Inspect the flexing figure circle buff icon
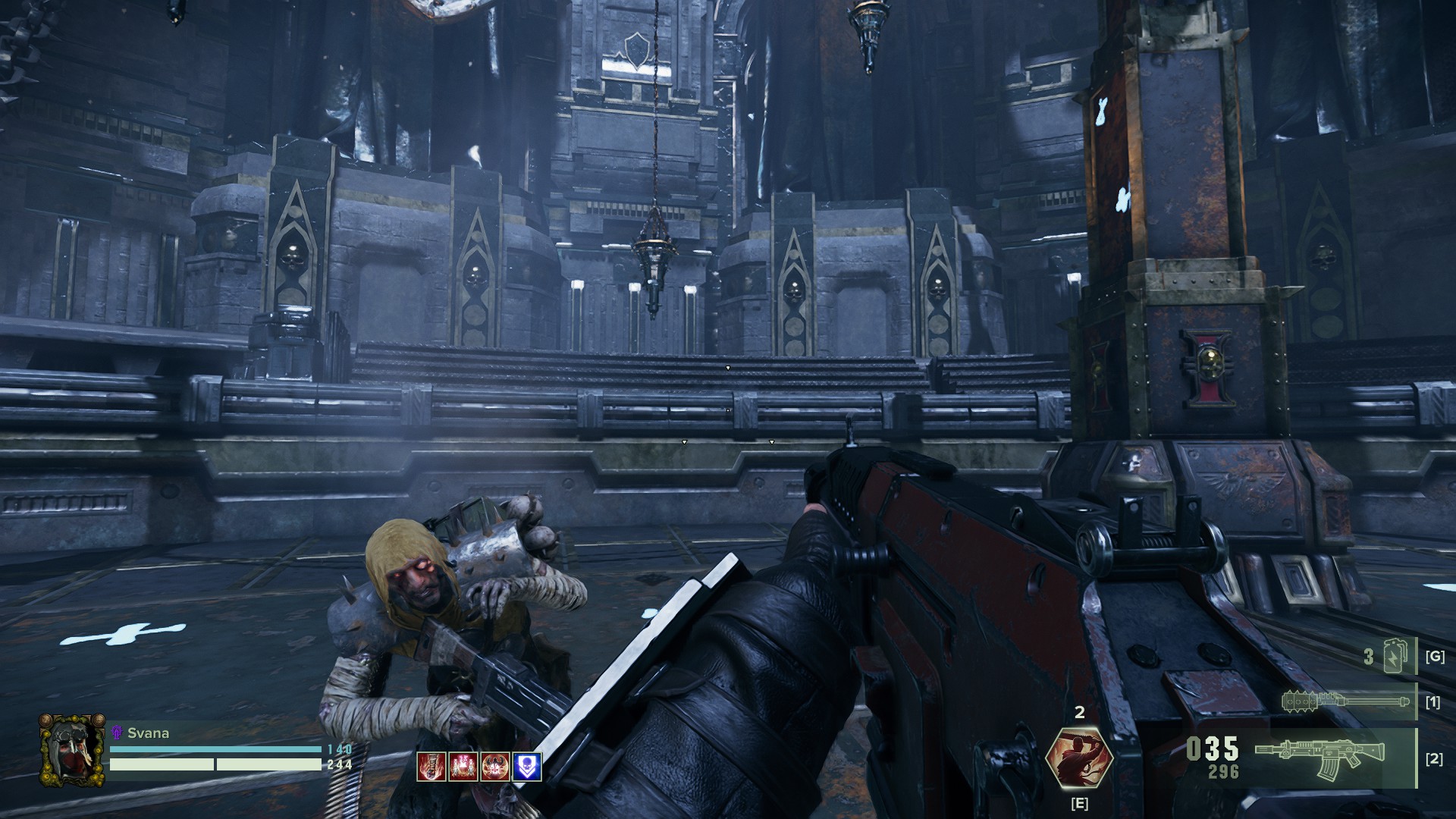 pos(495,767)
